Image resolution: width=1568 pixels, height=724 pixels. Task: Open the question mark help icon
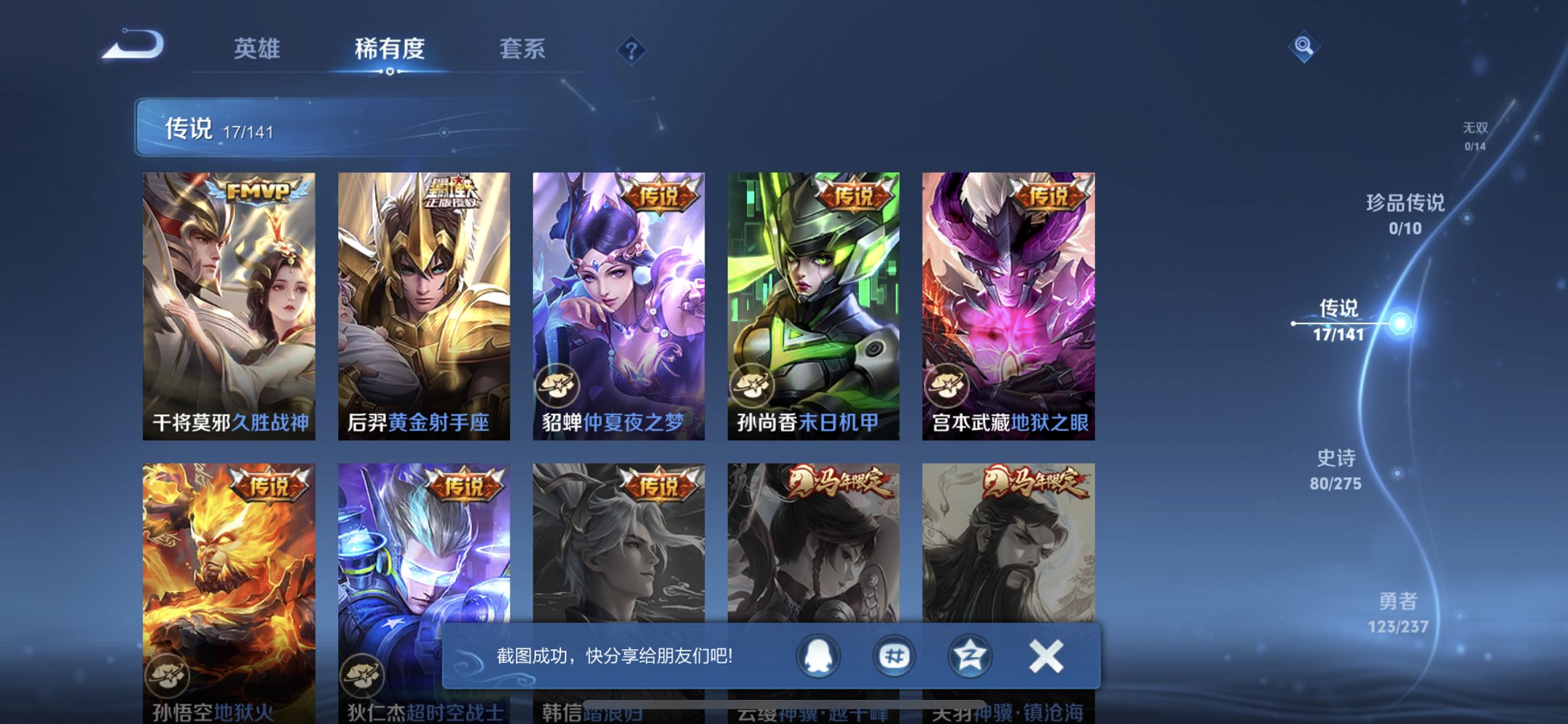(632, 50)
